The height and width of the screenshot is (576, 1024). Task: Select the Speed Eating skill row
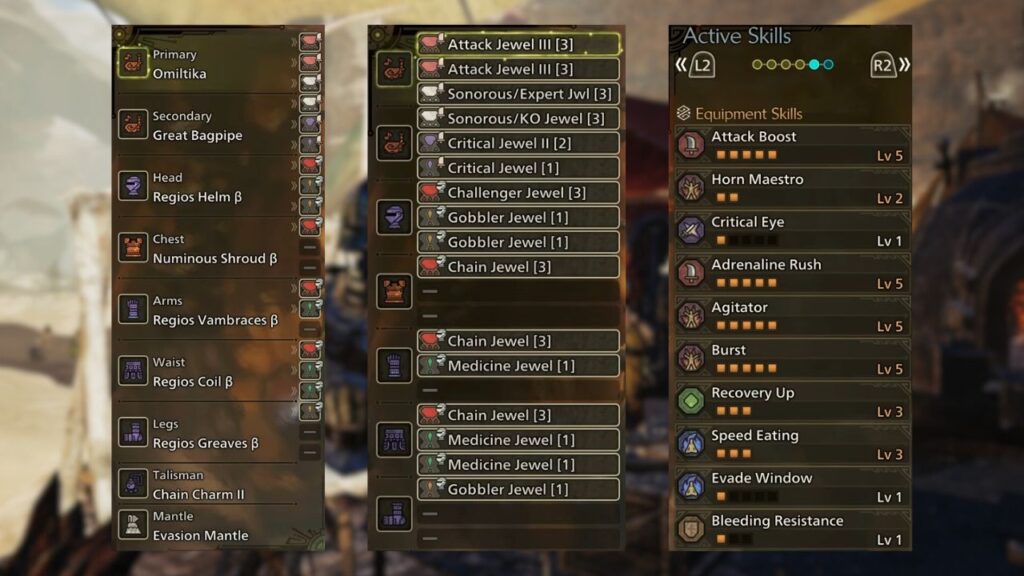790,444
